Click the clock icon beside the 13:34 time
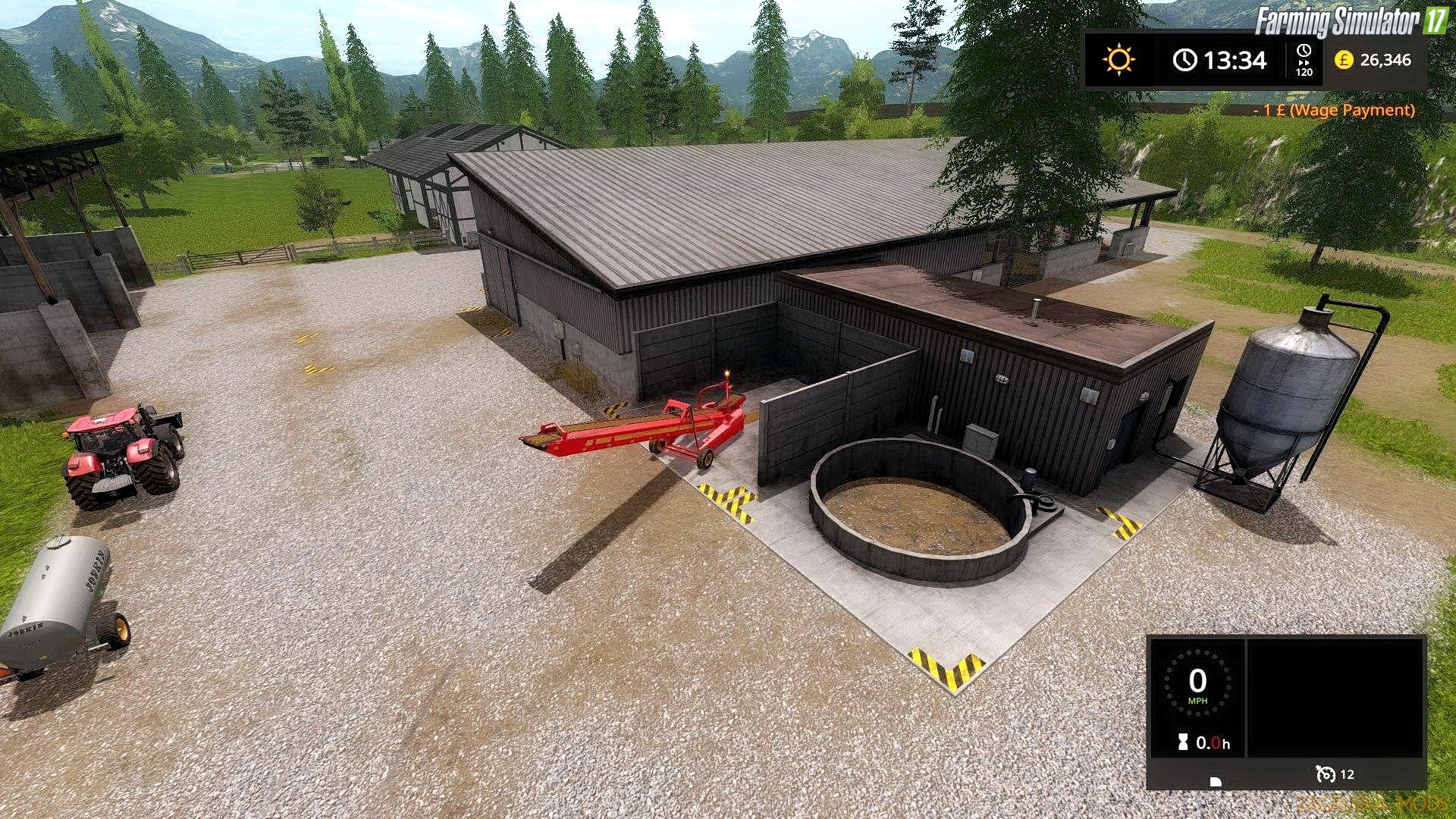The height and width of the screenshot is (819, 1456). tap(1185, 59)
